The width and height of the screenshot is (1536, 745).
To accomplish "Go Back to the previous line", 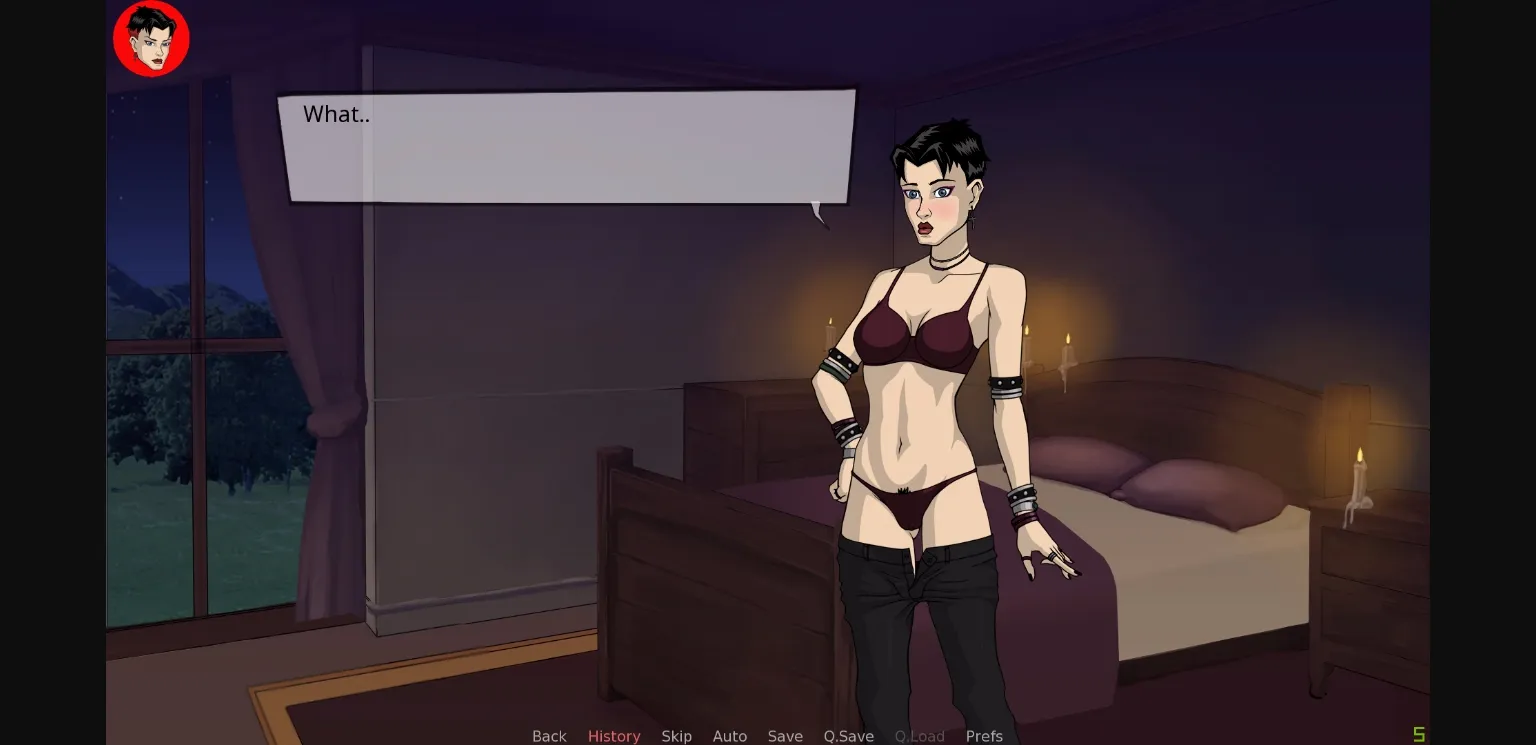I will (x=549, y=736).
